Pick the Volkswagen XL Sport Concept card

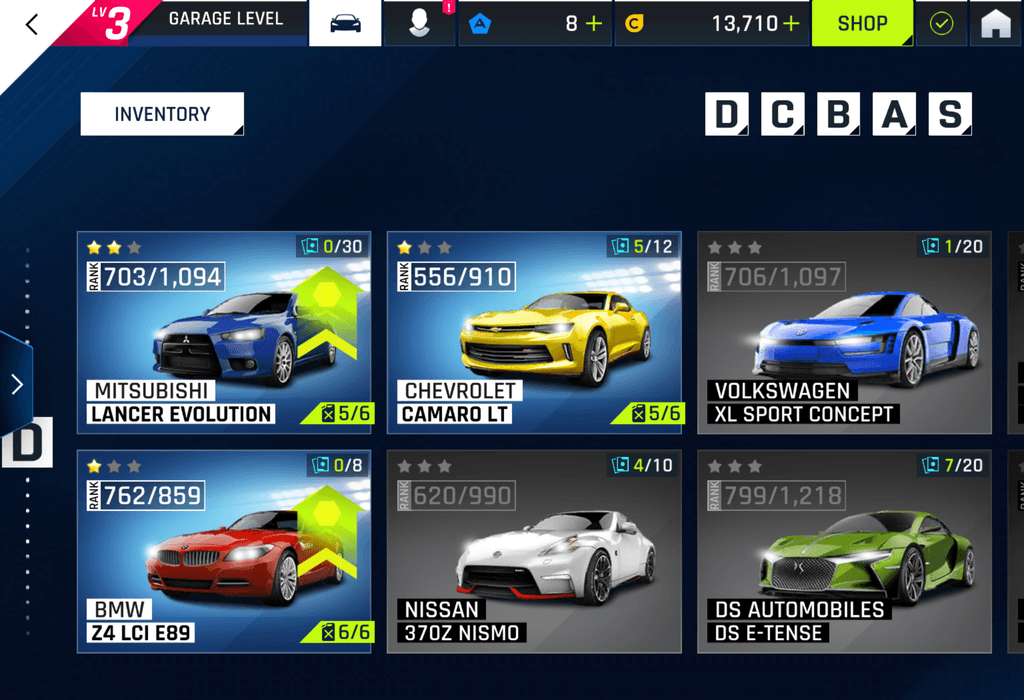[x=844, y=332]
